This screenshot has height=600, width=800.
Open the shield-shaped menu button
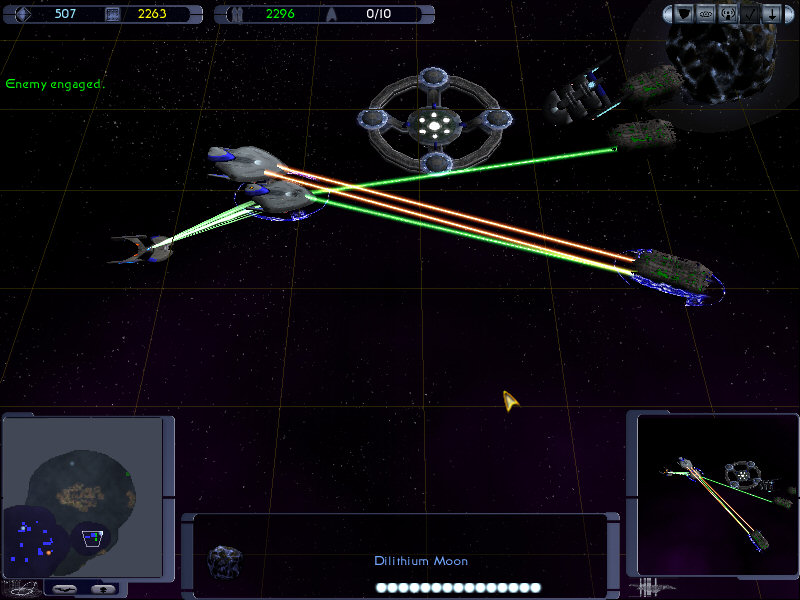coord(685,15)
